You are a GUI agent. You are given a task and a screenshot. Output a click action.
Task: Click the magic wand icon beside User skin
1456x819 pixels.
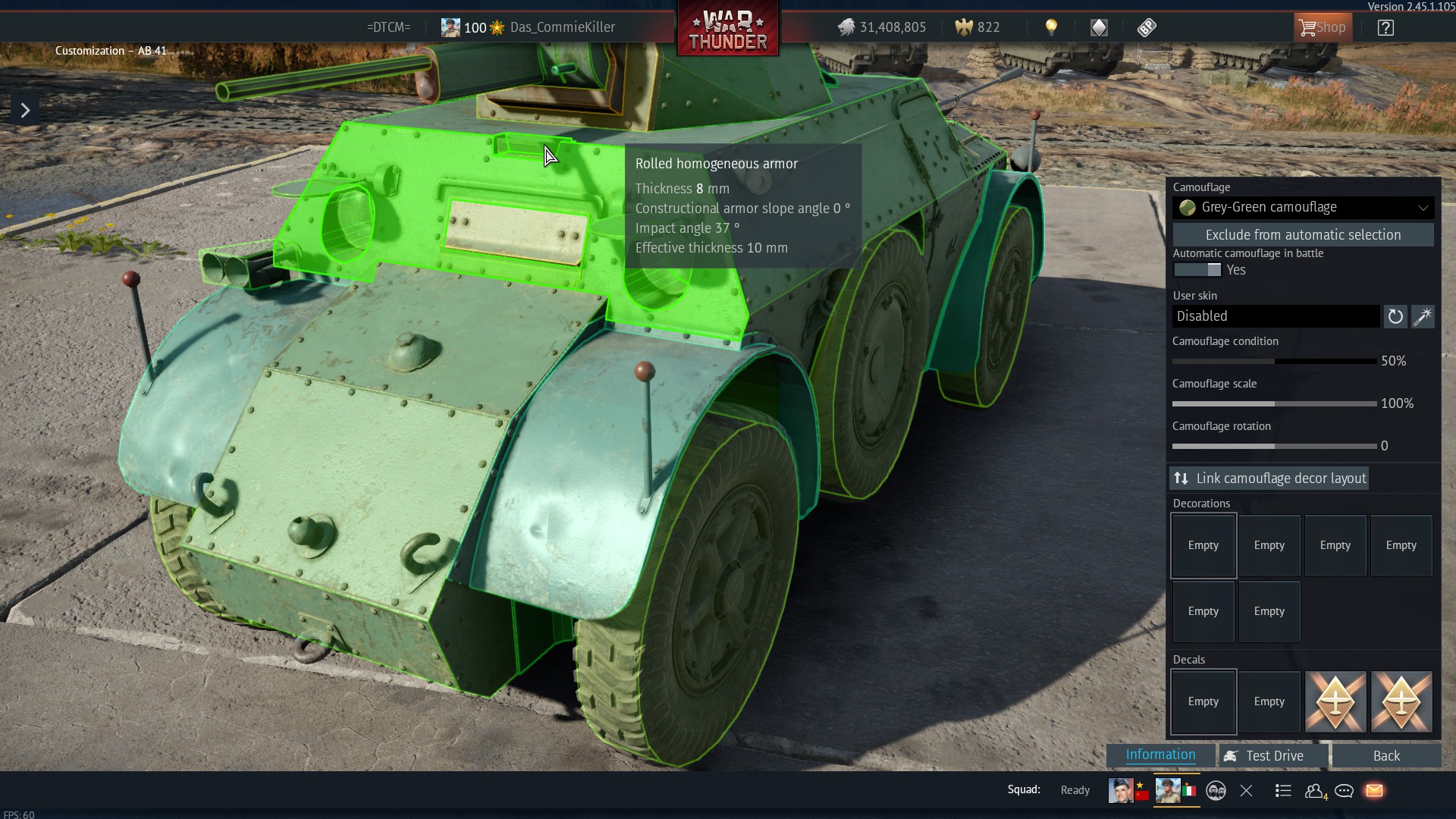(1423, 316)
